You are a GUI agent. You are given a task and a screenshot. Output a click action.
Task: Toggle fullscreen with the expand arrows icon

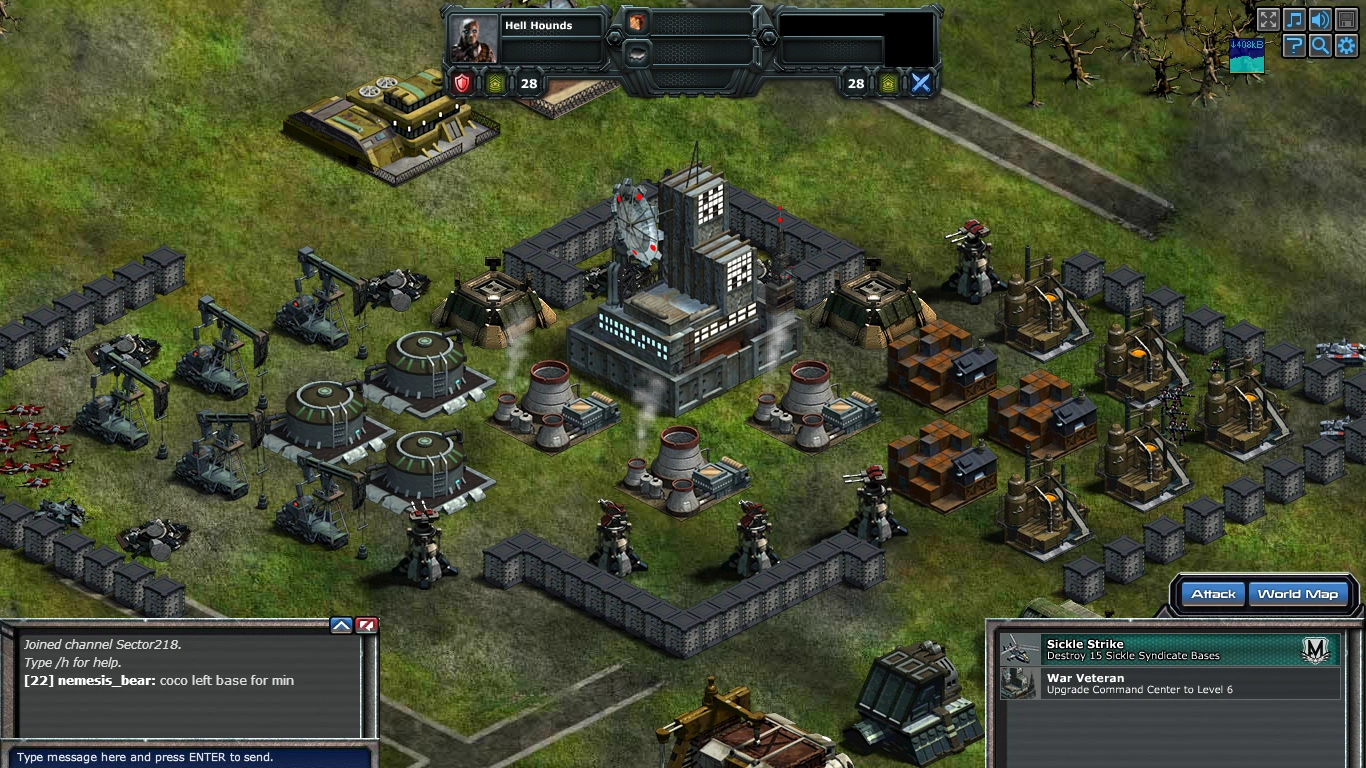[1268, 18]
